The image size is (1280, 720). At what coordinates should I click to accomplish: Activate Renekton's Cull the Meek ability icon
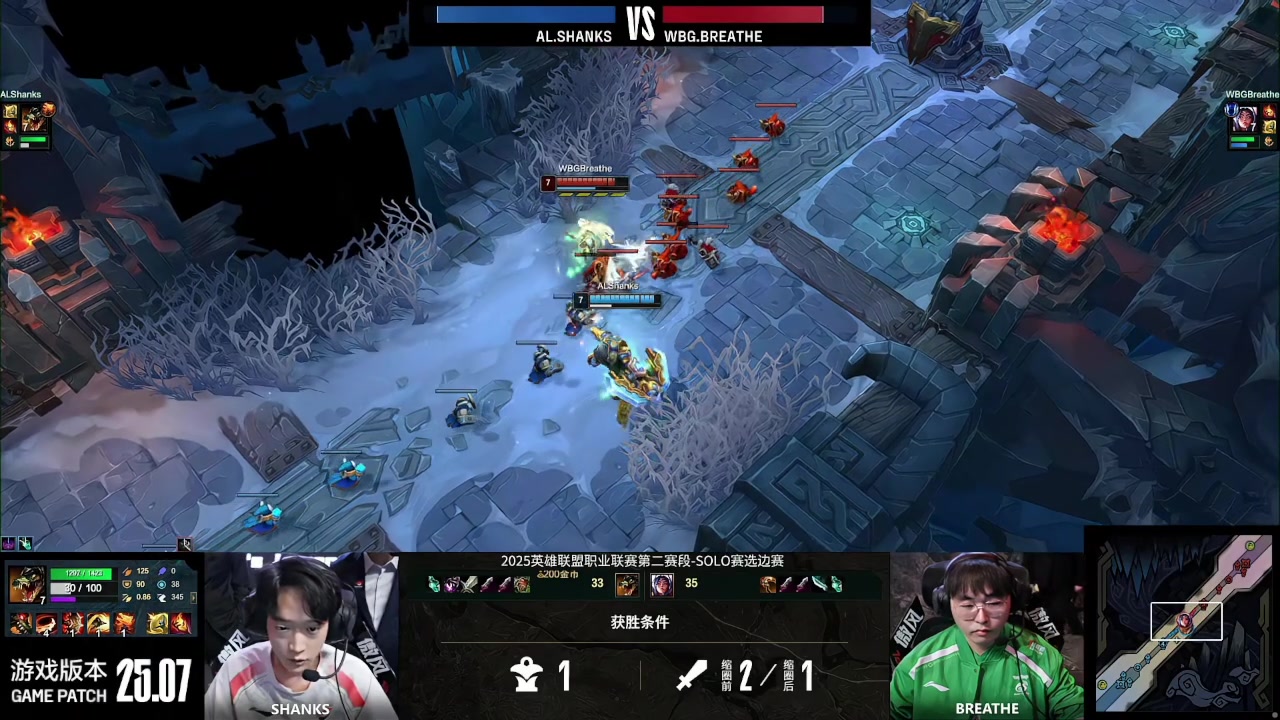pos(46,625)
